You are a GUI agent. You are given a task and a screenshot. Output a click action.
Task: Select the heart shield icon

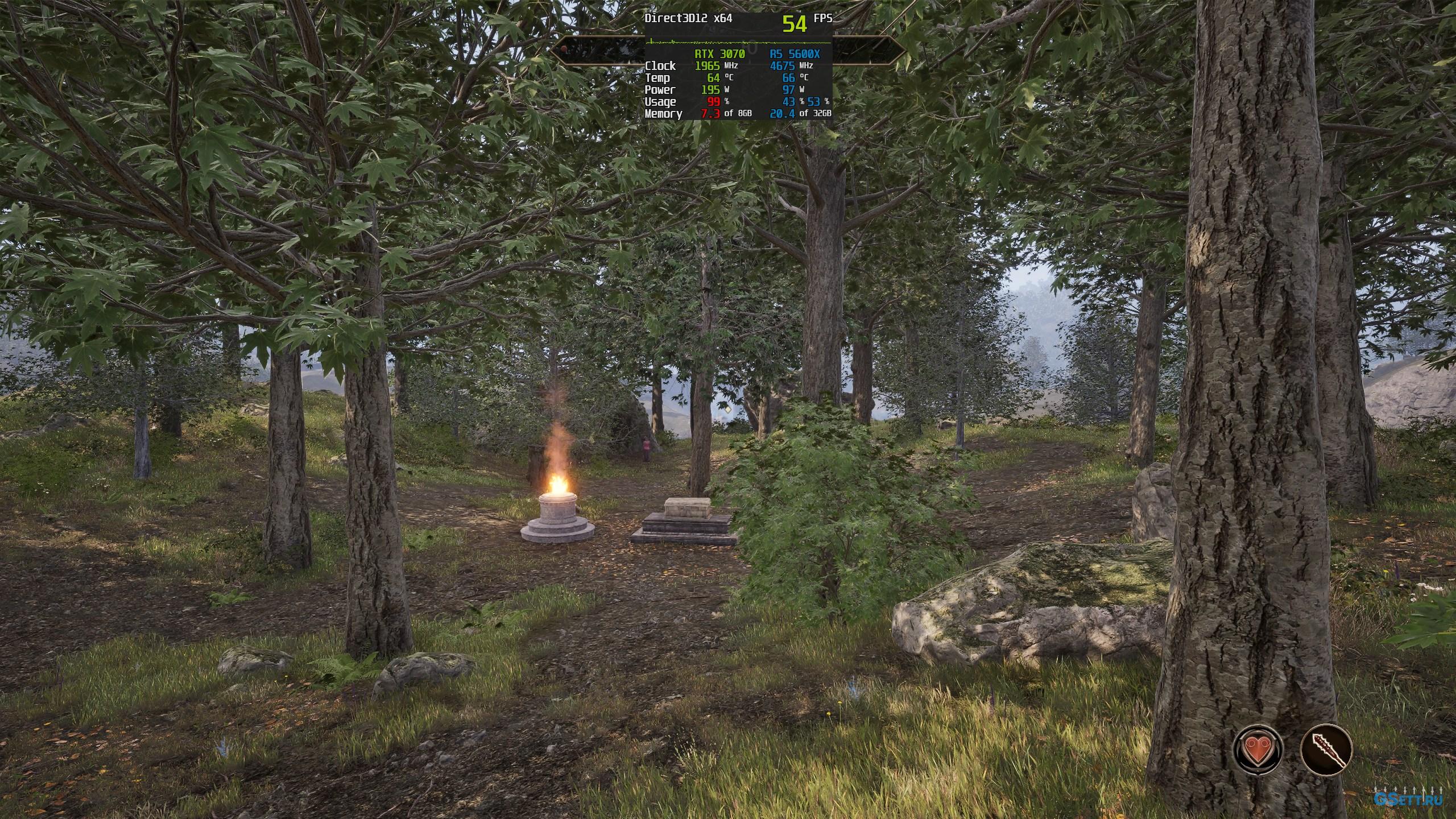[x=1258, y=748]
